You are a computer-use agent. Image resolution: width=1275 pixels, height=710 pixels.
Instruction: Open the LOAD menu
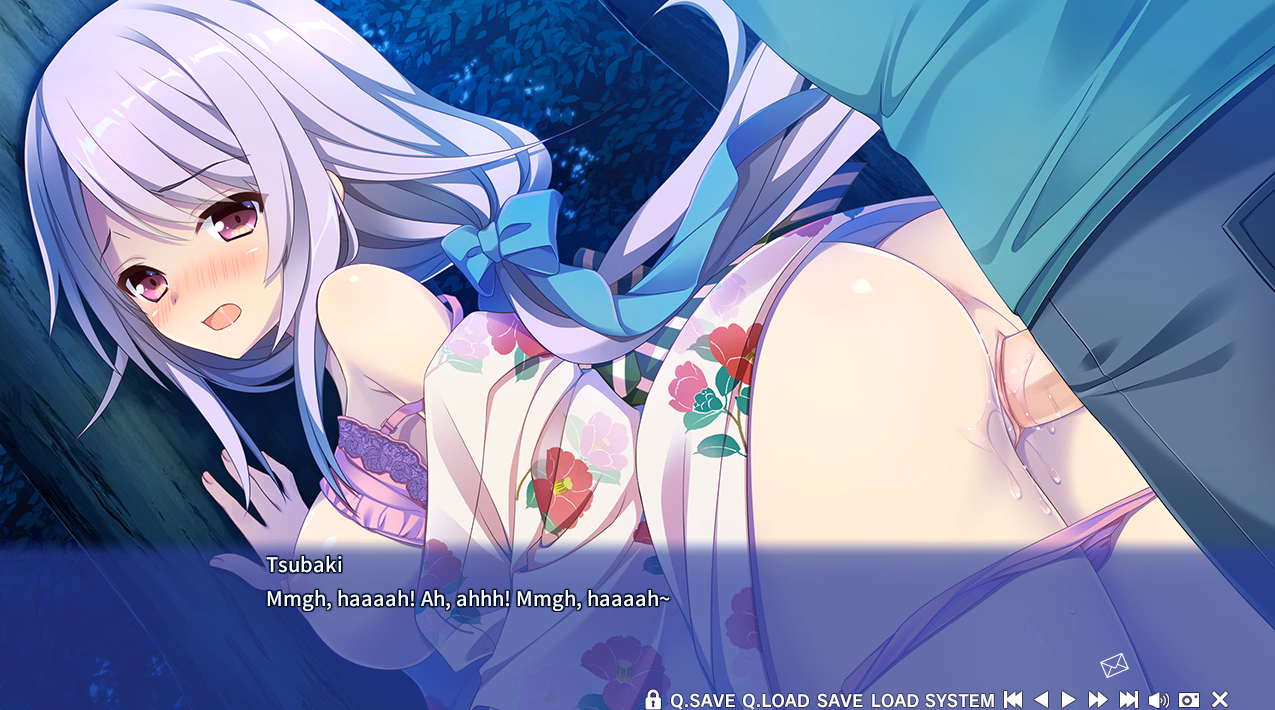click(894, 700)
